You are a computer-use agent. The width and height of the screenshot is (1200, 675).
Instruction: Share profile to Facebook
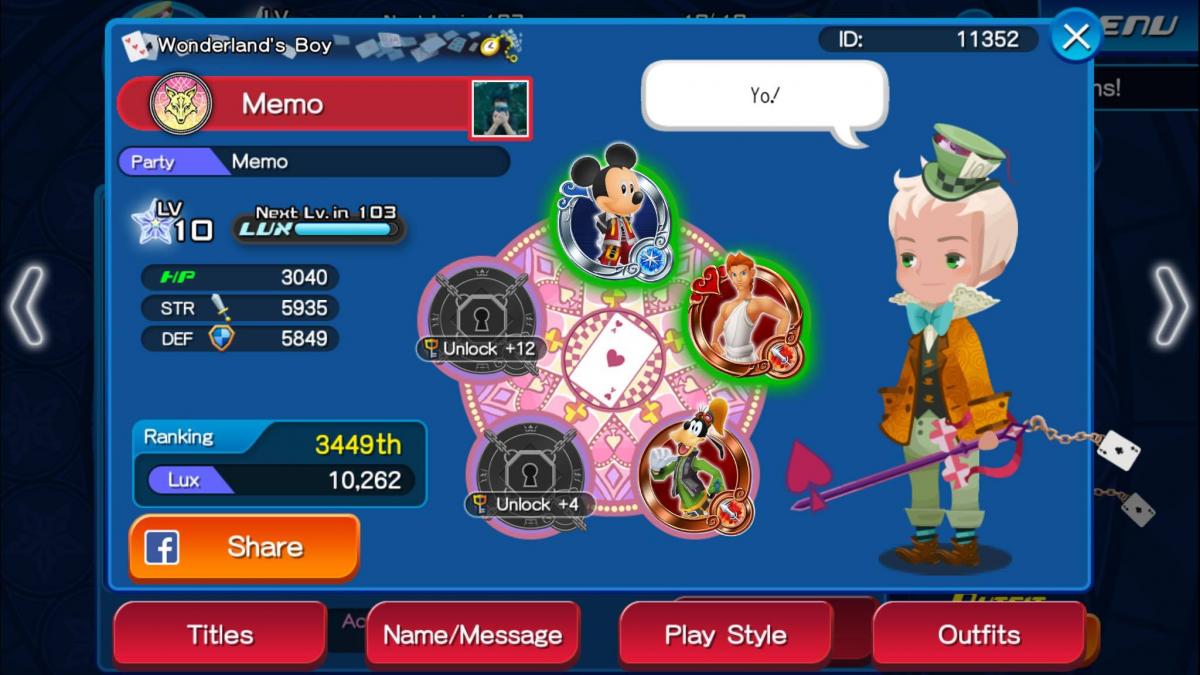pos(244,547)
